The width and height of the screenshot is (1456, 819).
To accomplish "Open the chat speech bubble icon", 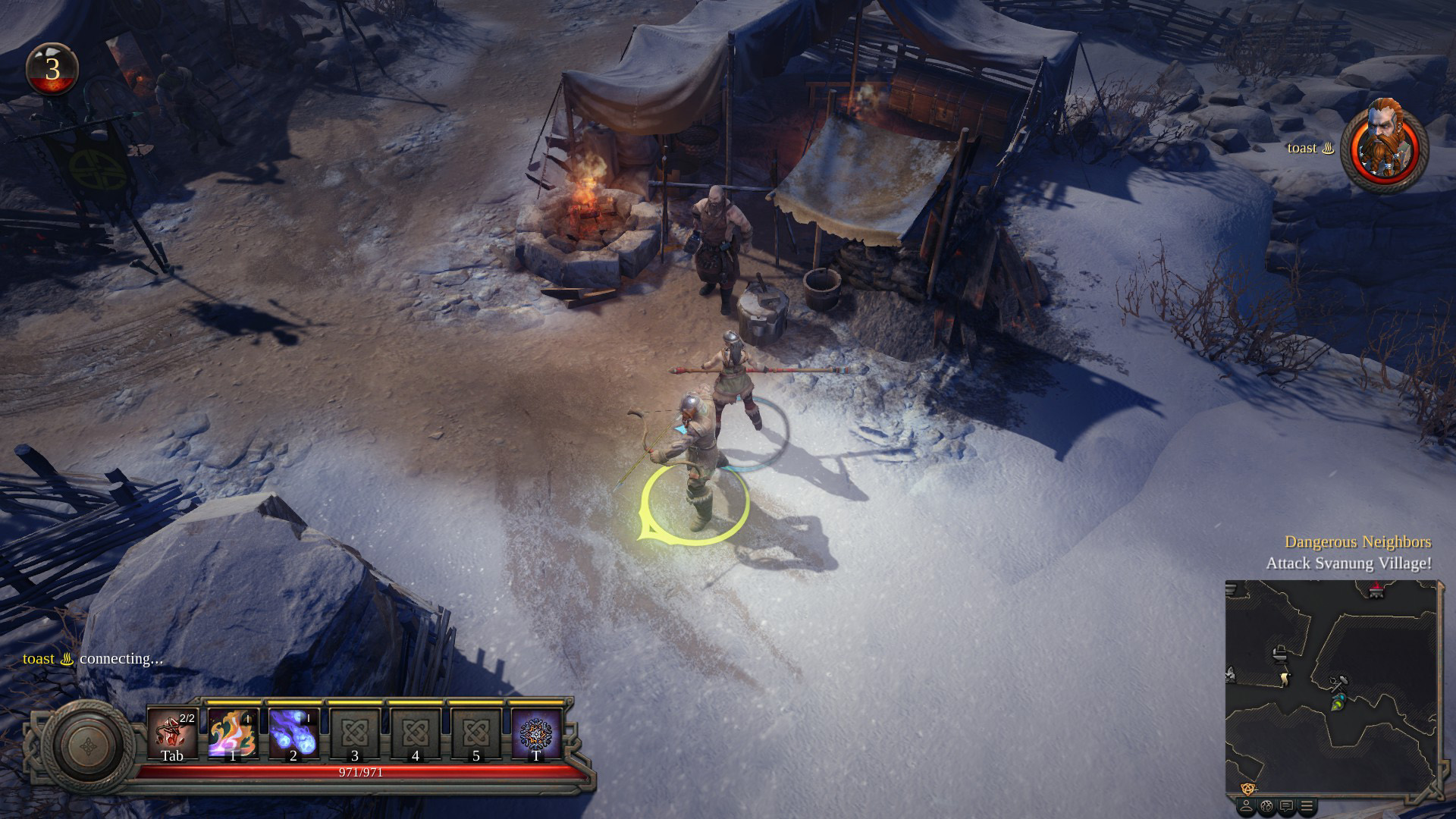I will coord(1287,806).
